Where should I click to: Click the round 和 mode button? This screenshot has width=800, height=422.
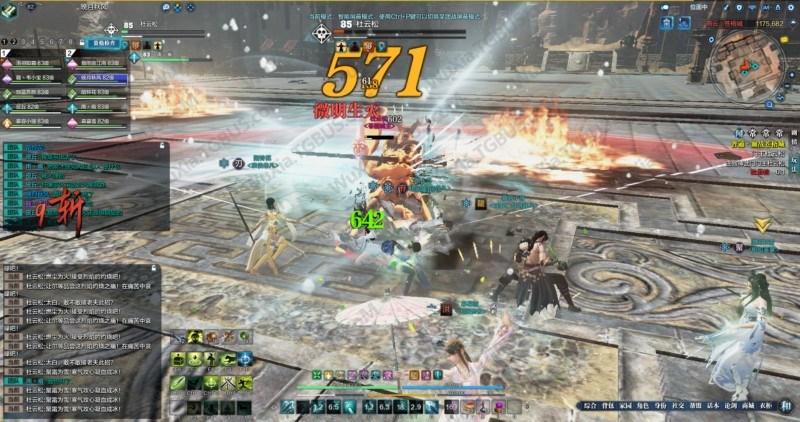point(784,405)
